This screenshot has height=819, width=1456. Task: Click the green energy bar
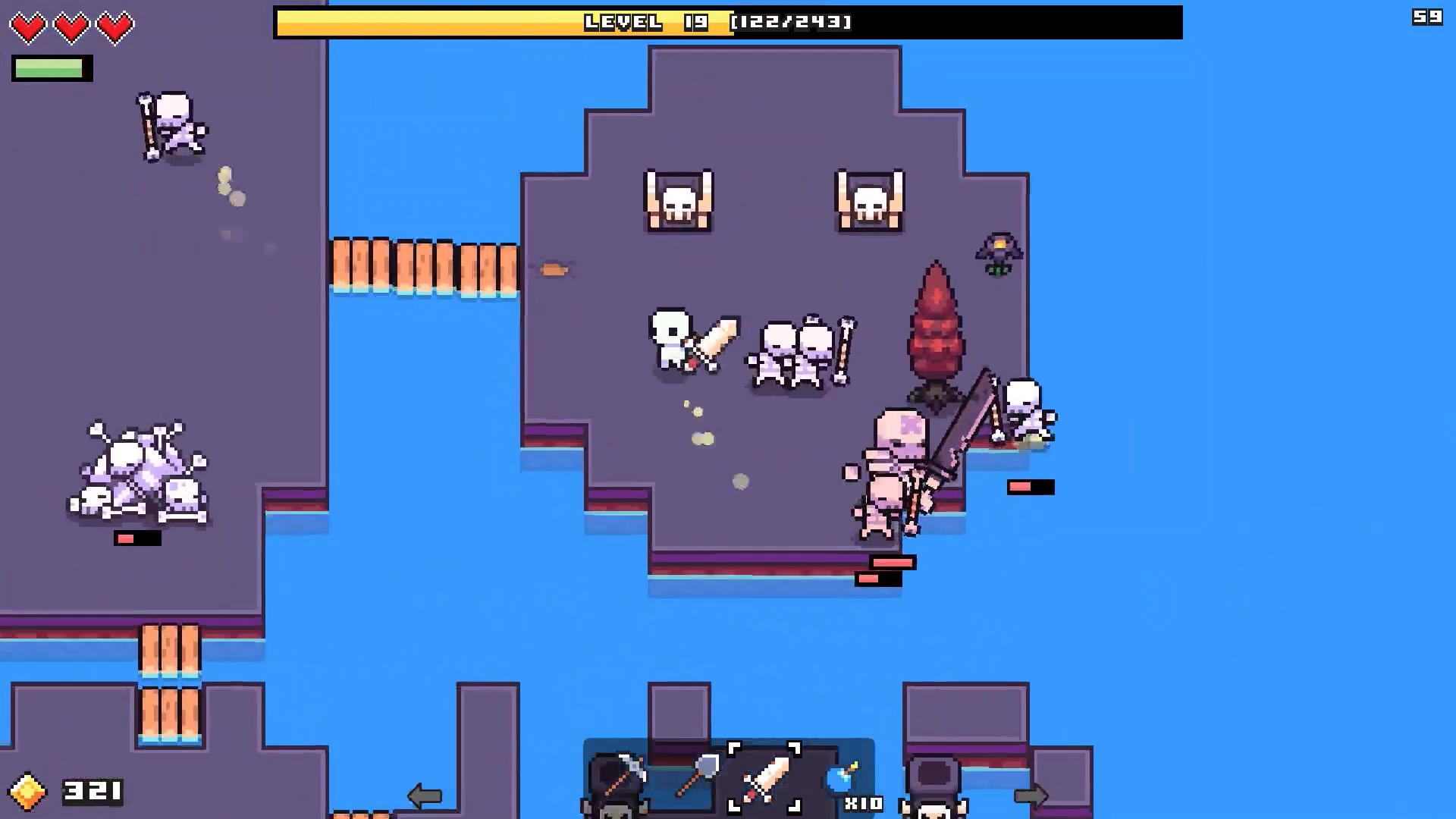51,68
